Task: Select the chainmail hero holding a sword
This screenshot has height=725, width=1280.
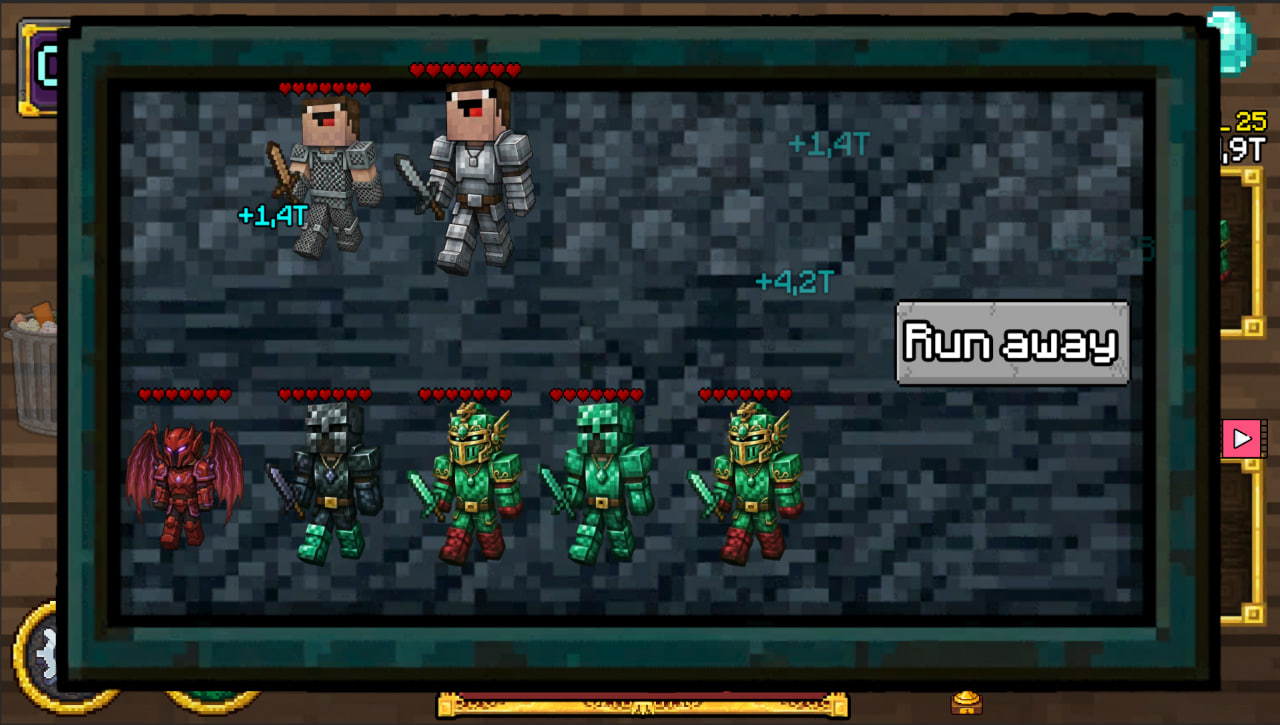Action: [x=330, y=175]
